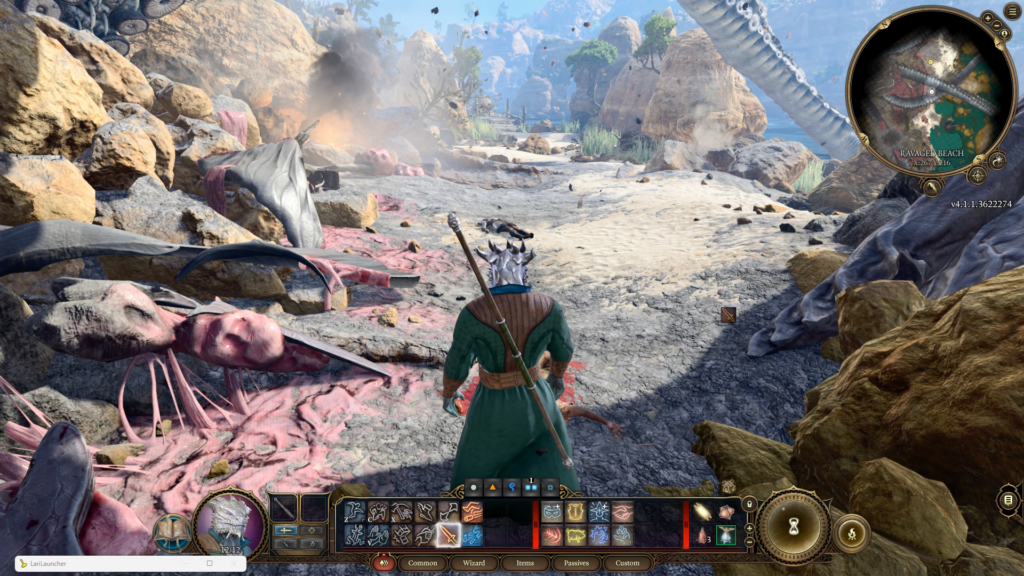The image size is (1024, 576).
Task: Switch to the Wizard hotbar tab
Action: (474, 563)
